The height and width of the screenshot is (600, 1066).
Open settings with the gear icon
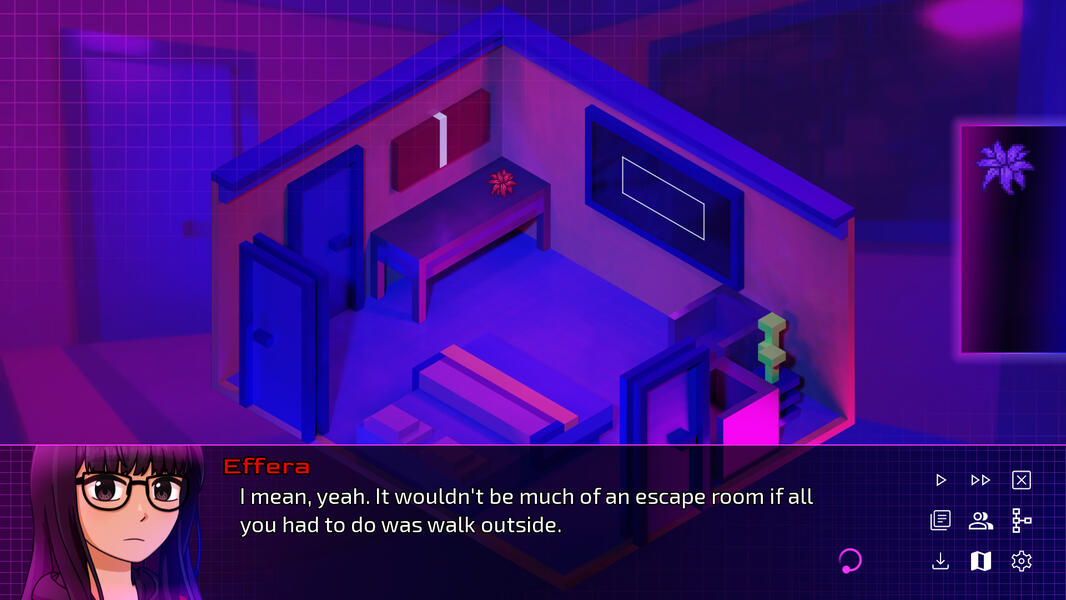[1021, 561]
